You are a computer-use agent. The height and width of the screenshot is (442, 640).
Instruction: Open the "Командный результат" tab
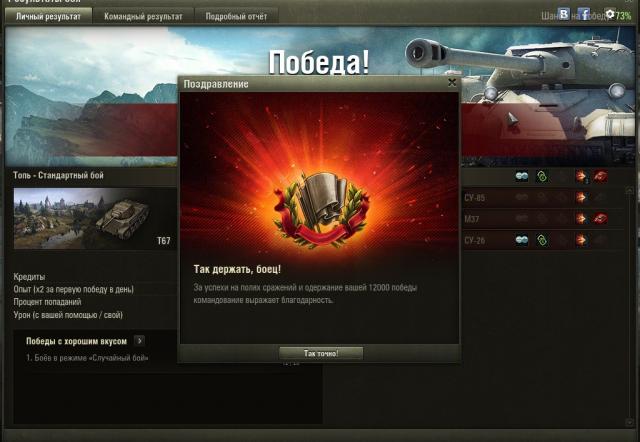tap(145, 16)
